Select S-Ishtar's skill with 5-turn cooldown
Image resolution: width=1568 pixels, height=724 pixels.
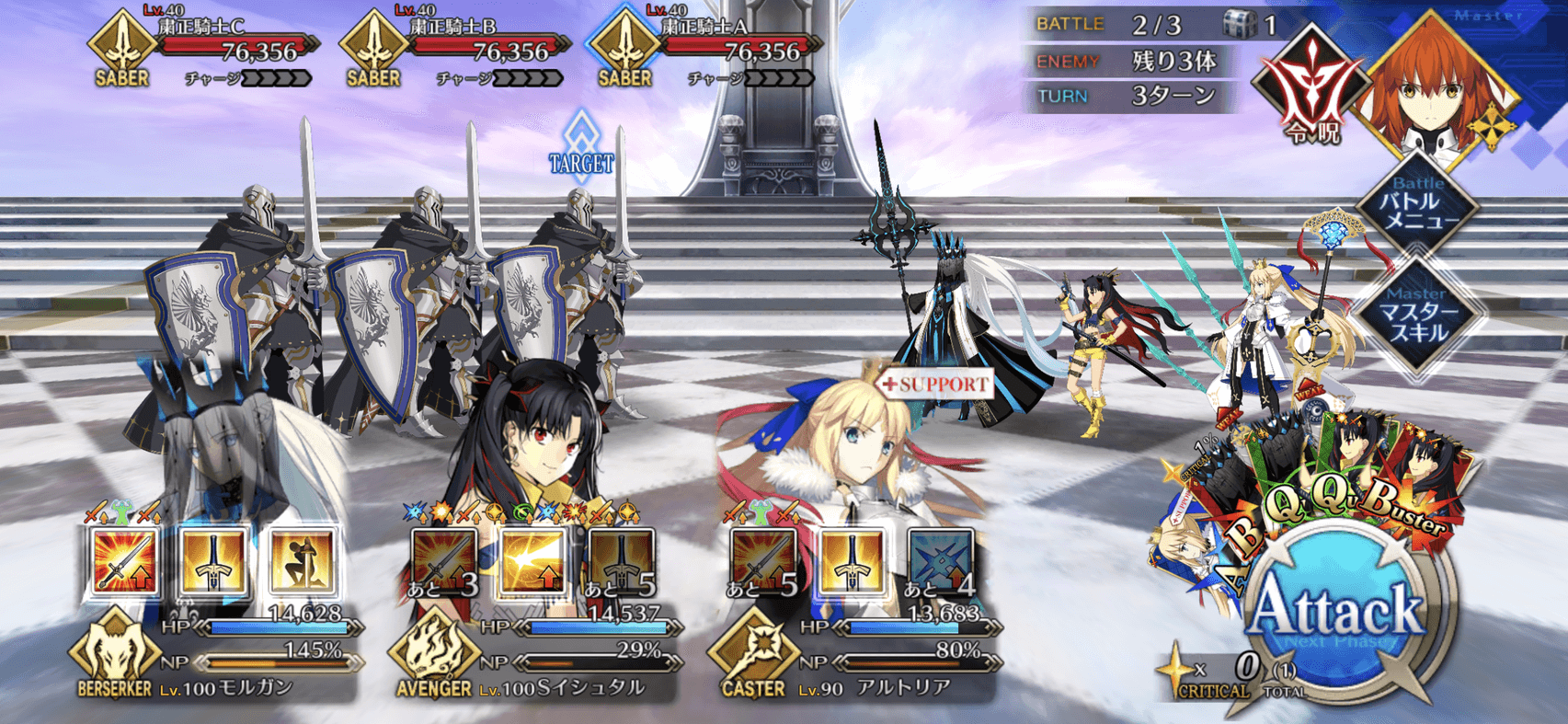(622, 561)
